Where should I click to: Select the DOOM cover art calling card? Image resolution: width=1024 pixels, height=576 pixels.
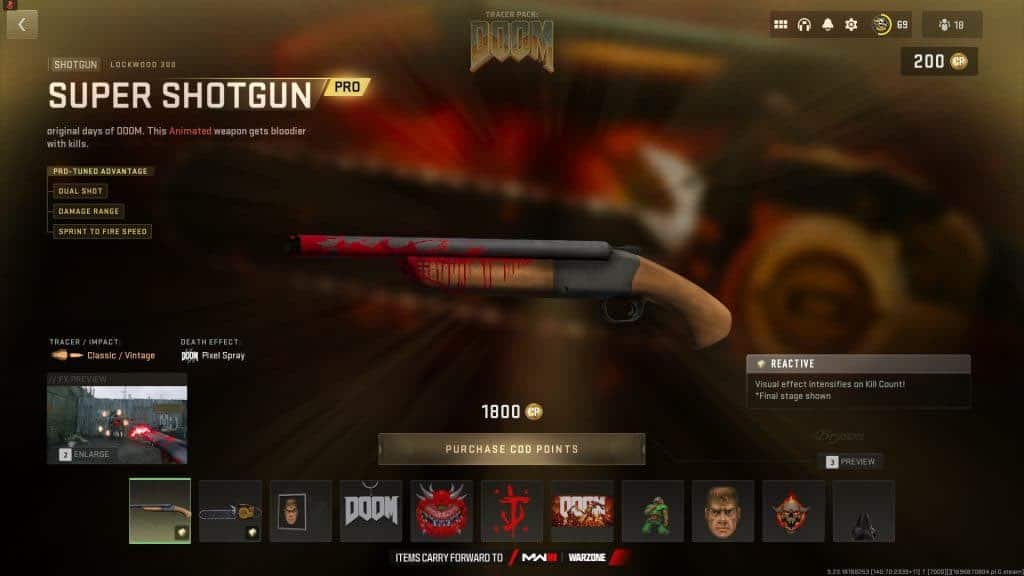point(582,511)
